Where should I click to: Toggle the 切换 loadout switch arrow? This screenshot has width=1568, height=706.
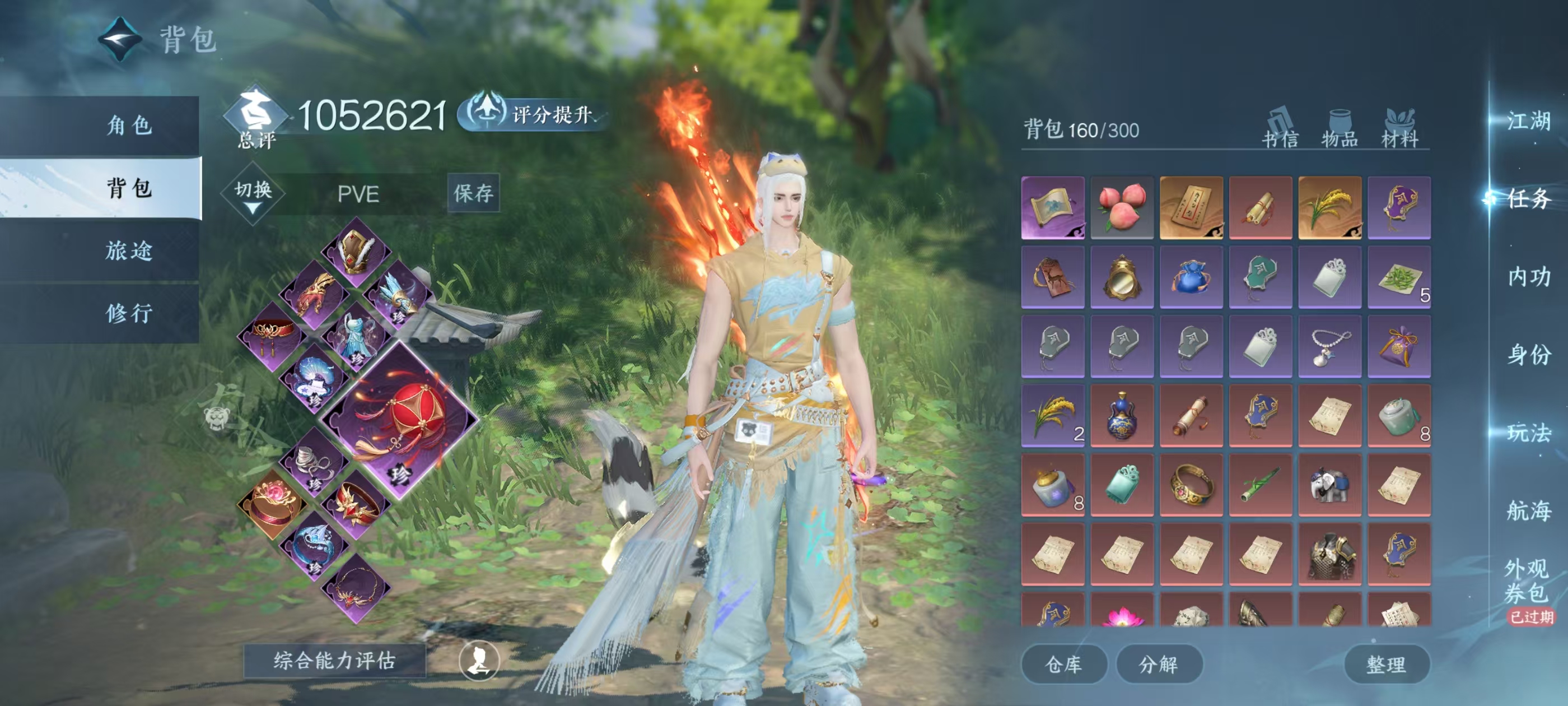click(253, 195)
